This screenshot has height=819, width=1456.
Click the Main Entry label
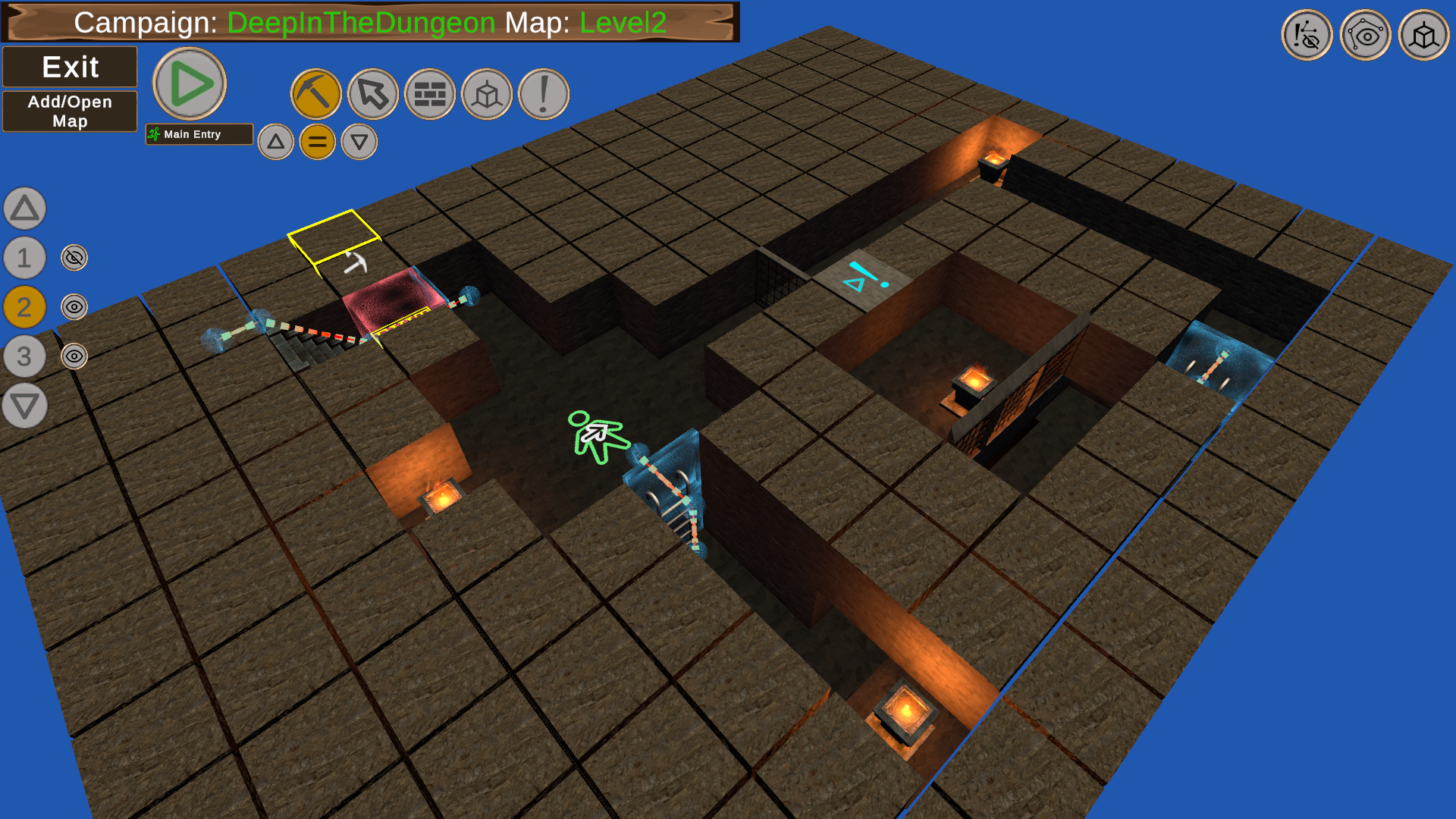pos(199,134)
